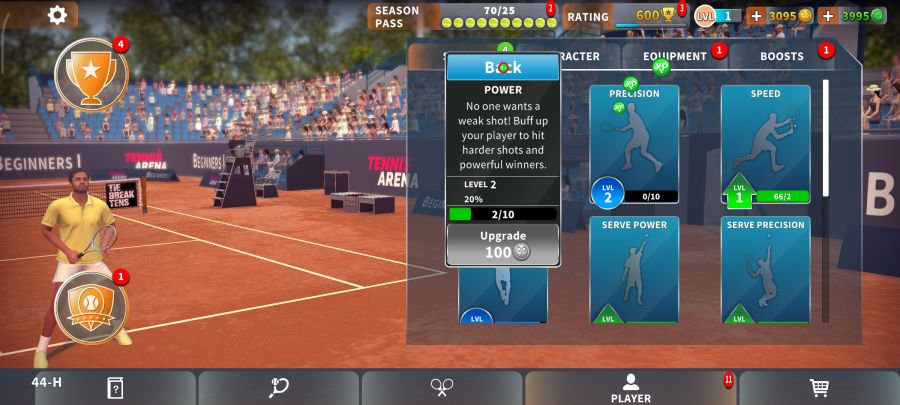The height and width of the screenshot is (405, 900).
Task: Open the shopping cart store
Action: (819, 388)
